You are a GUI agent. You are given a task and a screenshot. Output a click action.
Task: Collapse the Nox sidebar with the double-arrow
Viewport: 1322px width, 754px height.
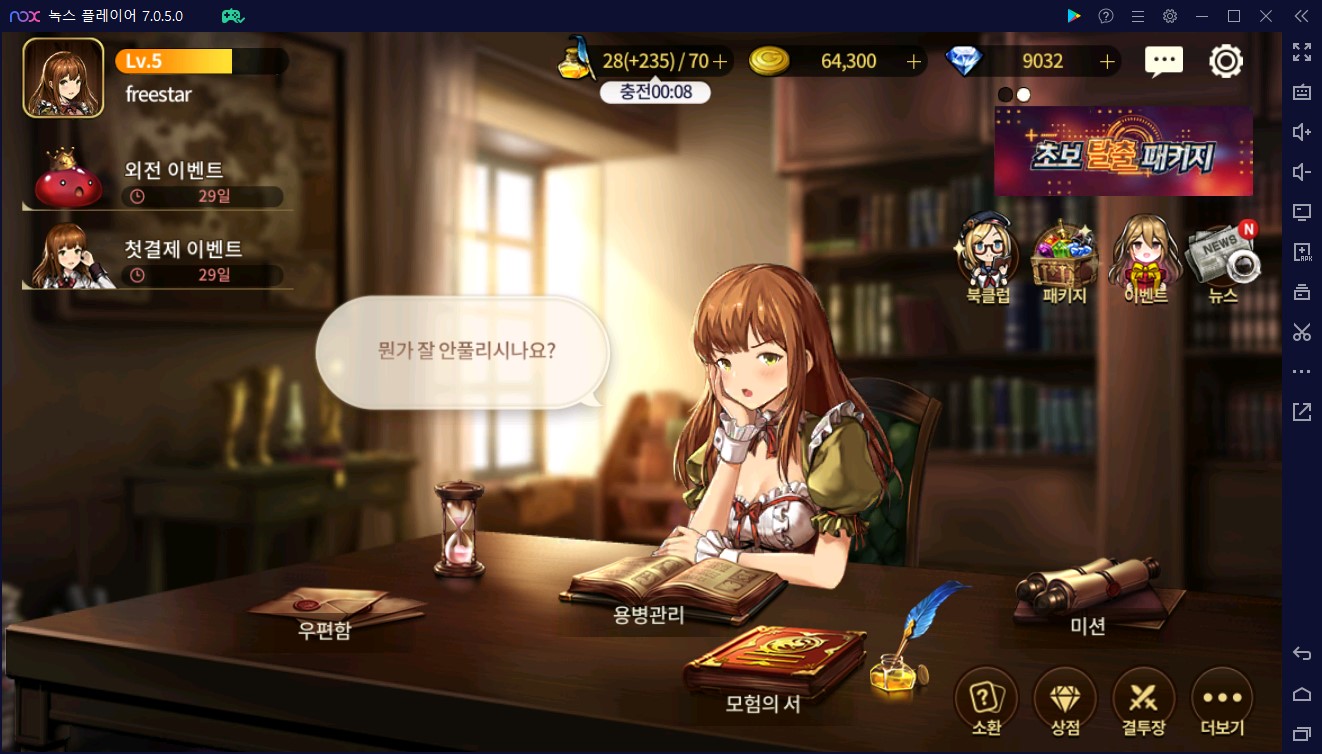point(1301,15)
